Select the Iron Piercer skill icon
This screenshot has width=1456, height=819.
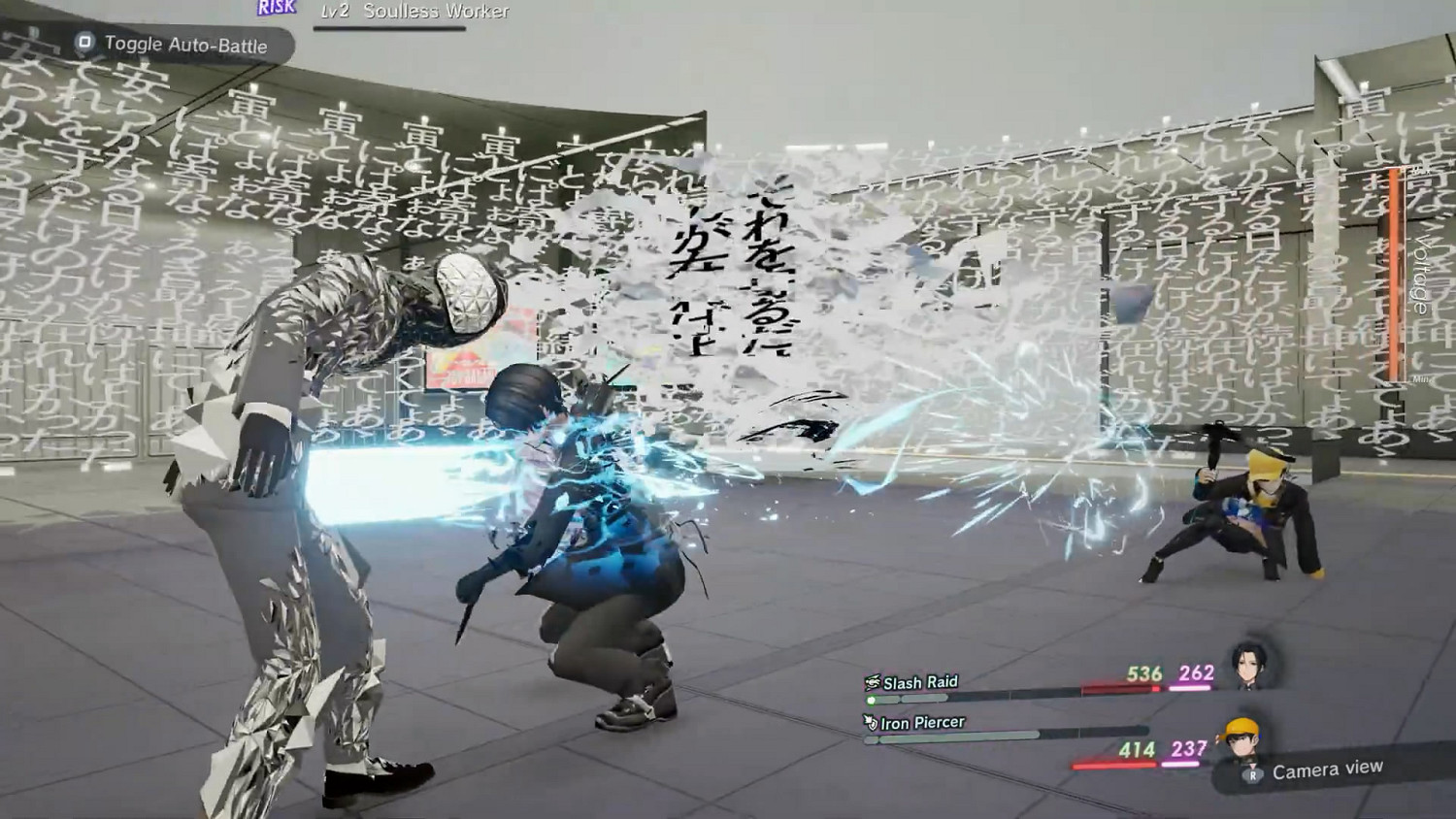(871, 722)
